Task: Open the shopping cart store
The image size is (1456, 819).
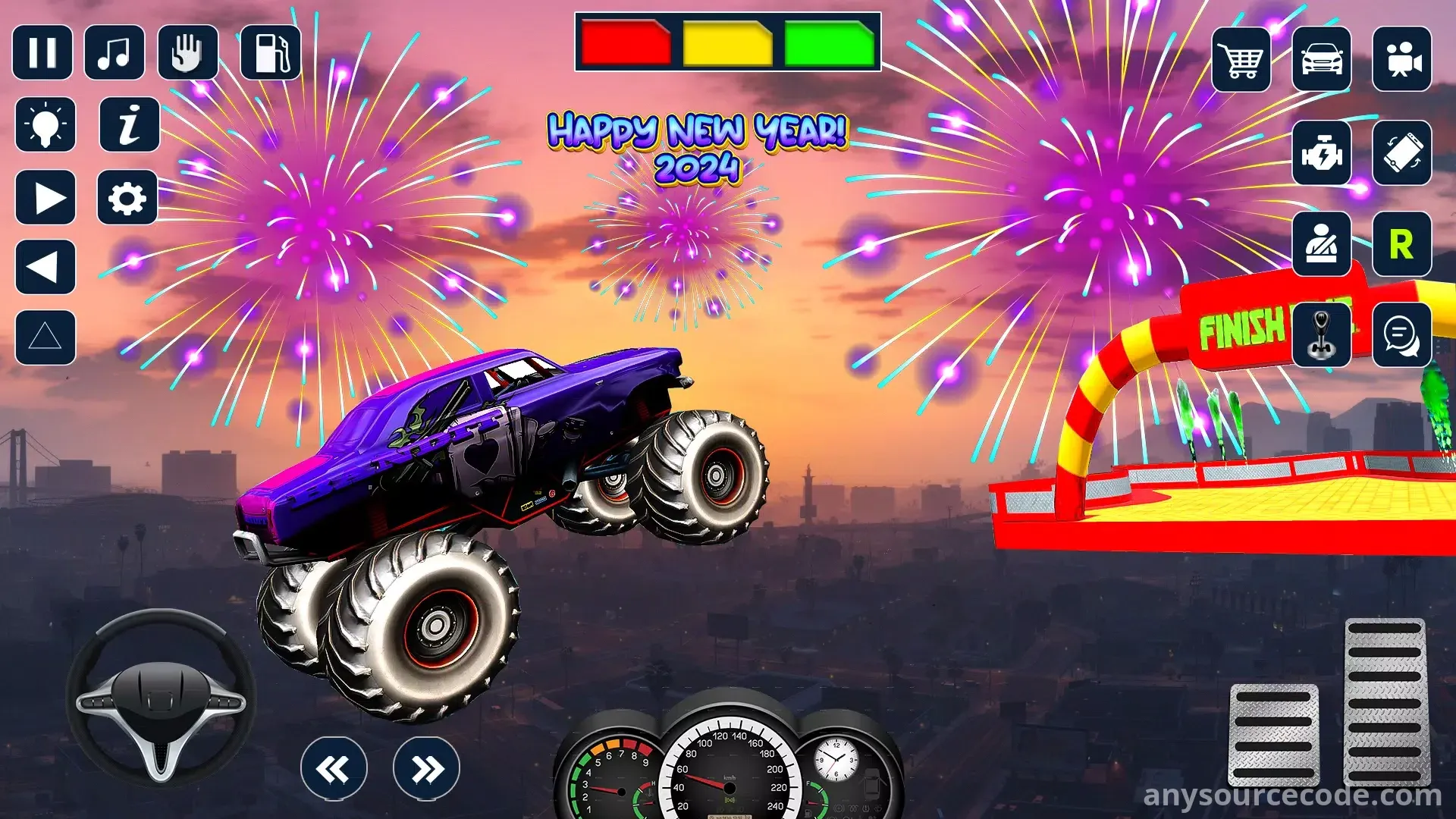Action: point(1241,59)
